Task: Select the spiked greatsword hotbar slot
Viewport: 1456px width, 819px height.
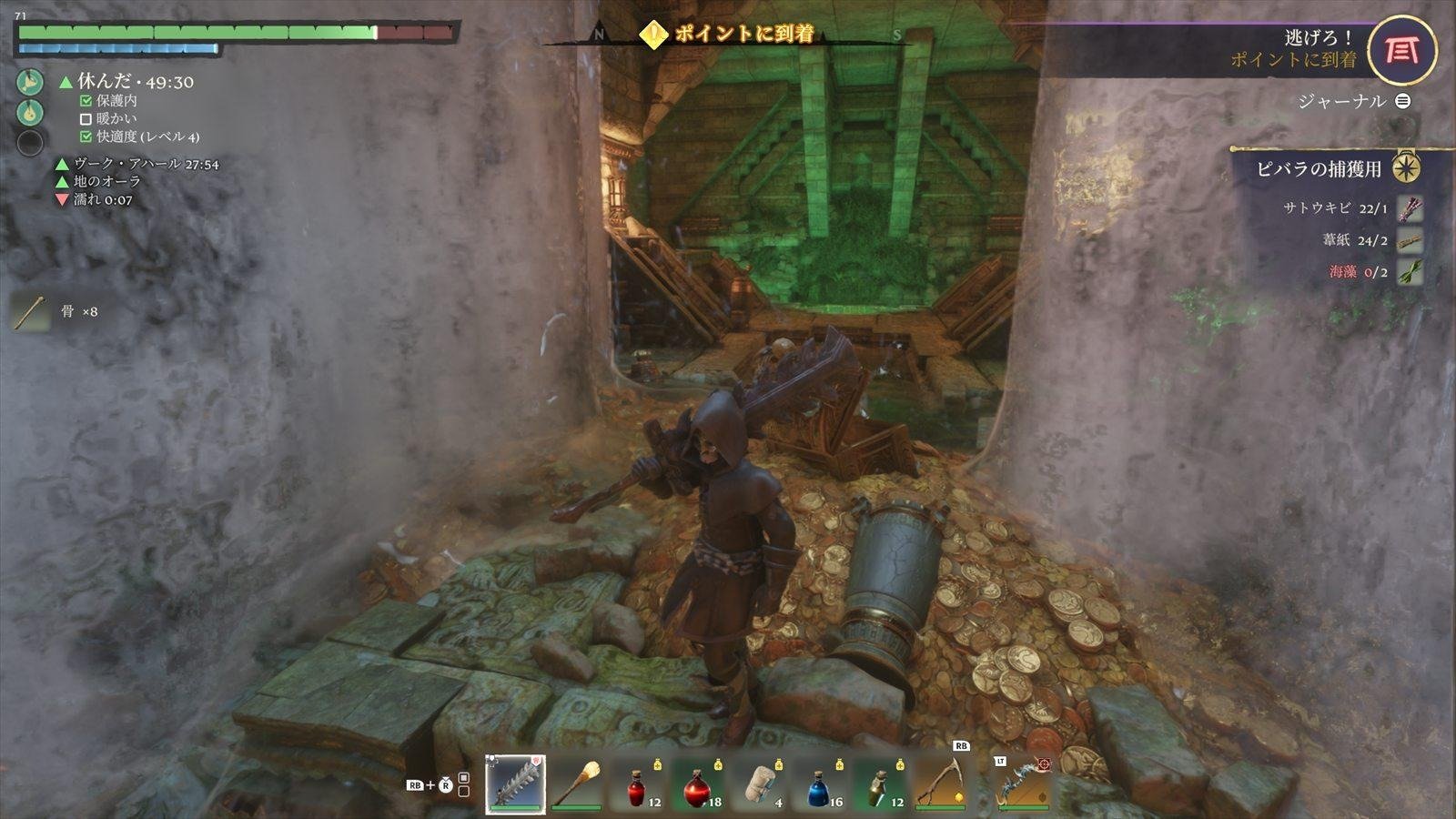Action: point(515,784)
